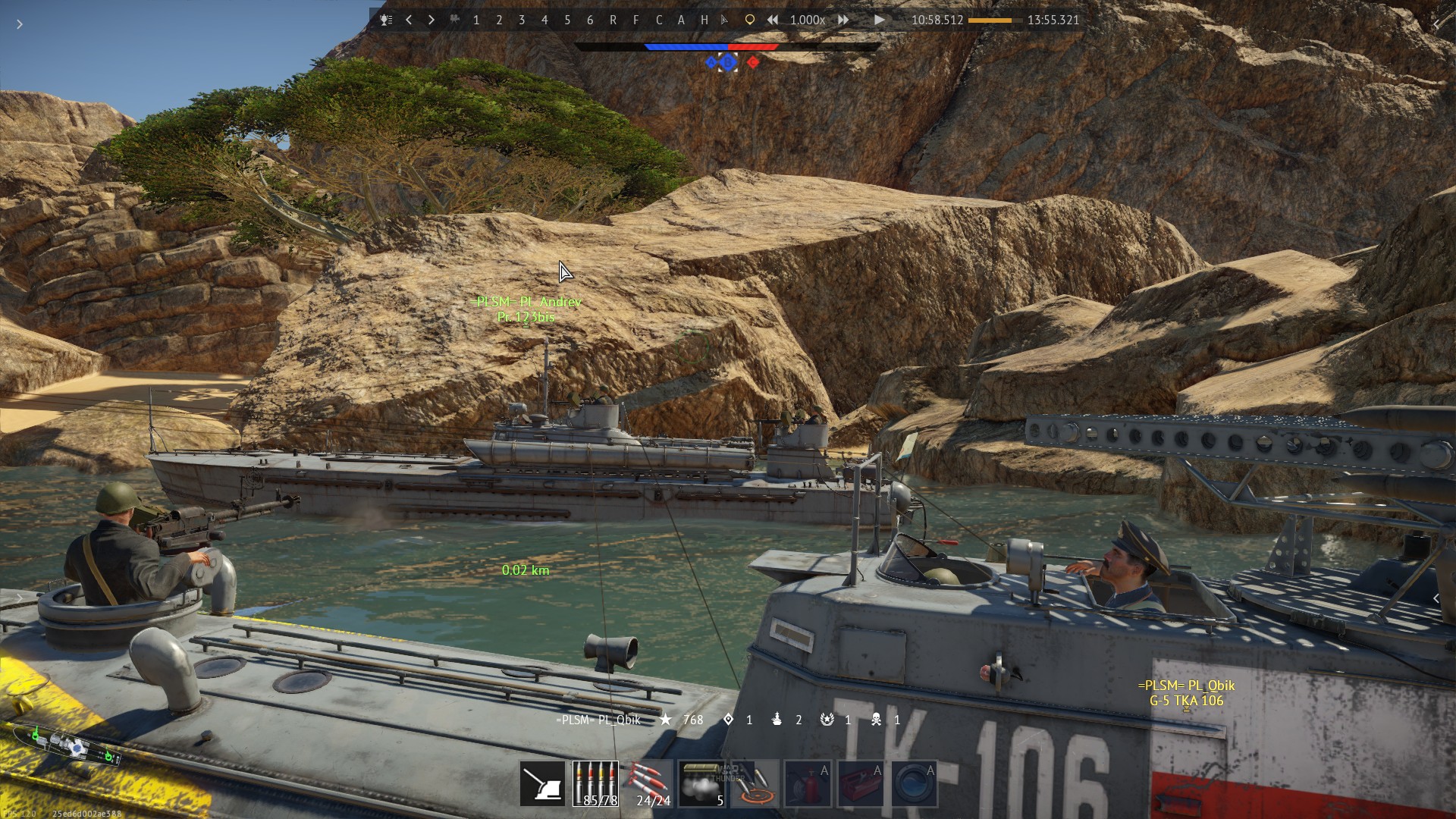The width and height of the screenshot is (1456, 819).
Task: Switch to the previous player with left arrow
Action: click(409, 20)
